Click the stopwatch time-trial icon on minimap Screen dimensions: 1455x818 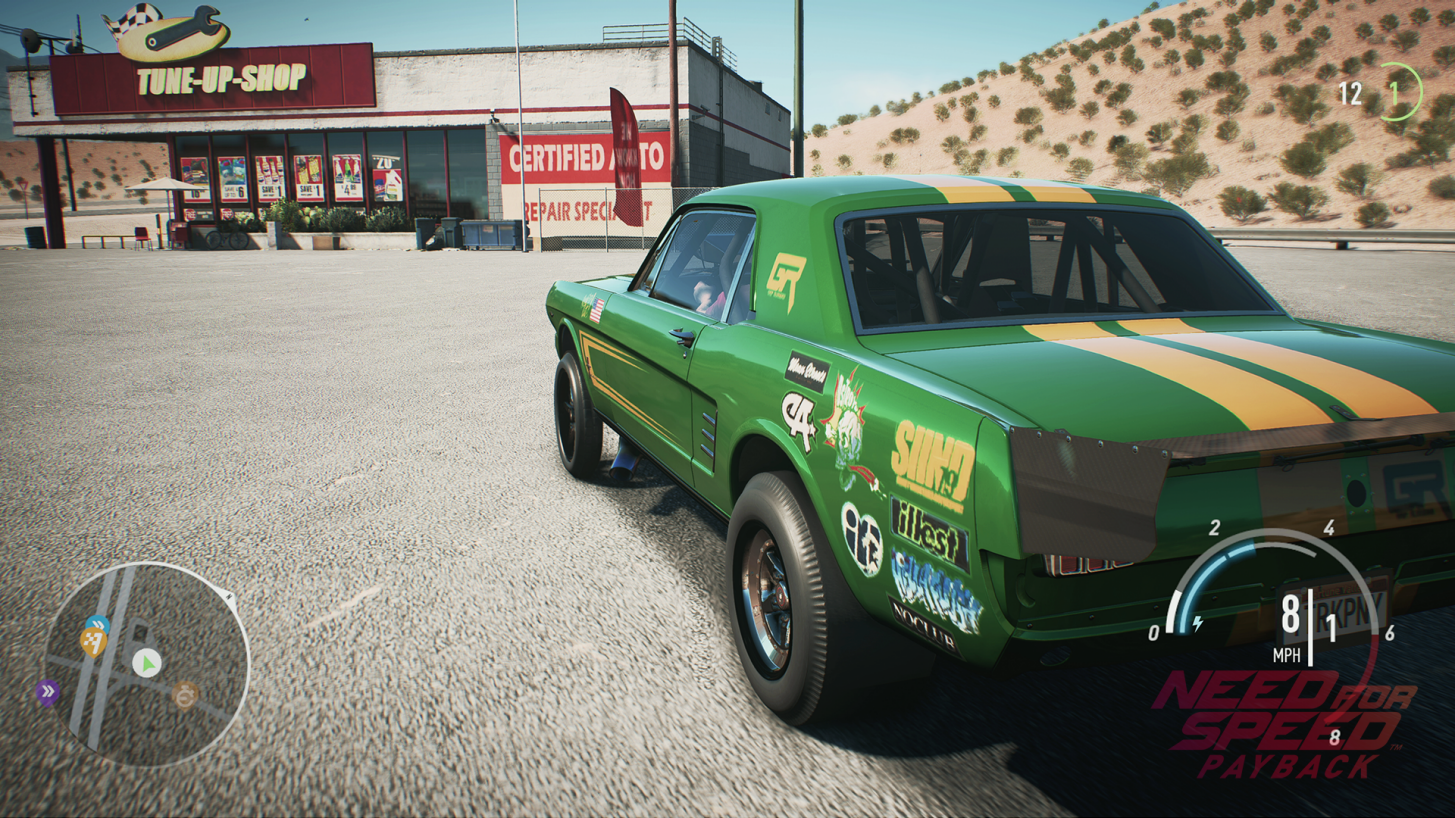tap(185, 695)
